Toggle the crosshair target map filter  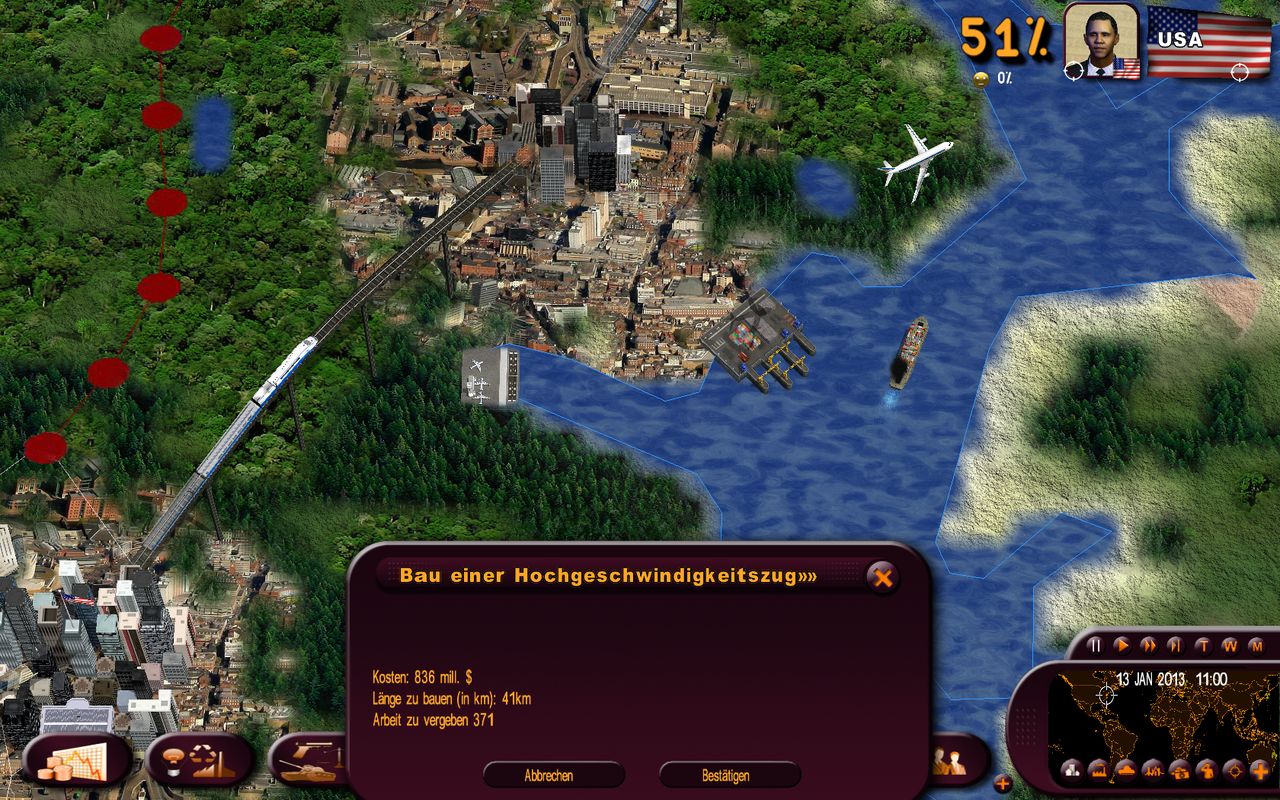[x=1233, y=770]
